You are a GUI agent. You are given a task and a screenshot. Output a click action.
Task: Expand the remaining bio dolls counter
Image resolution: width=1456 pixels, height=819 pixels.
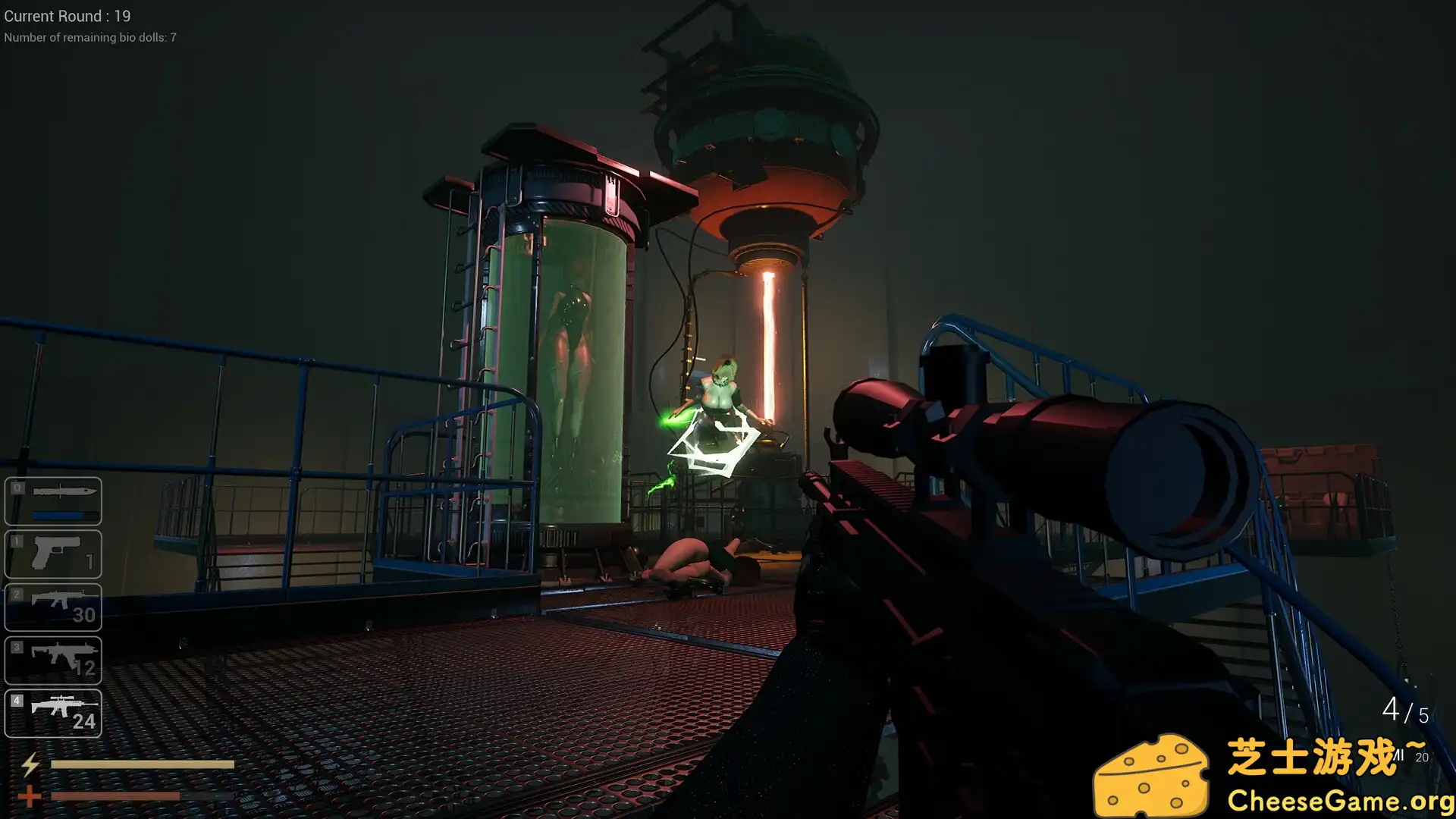coord(90,37)
